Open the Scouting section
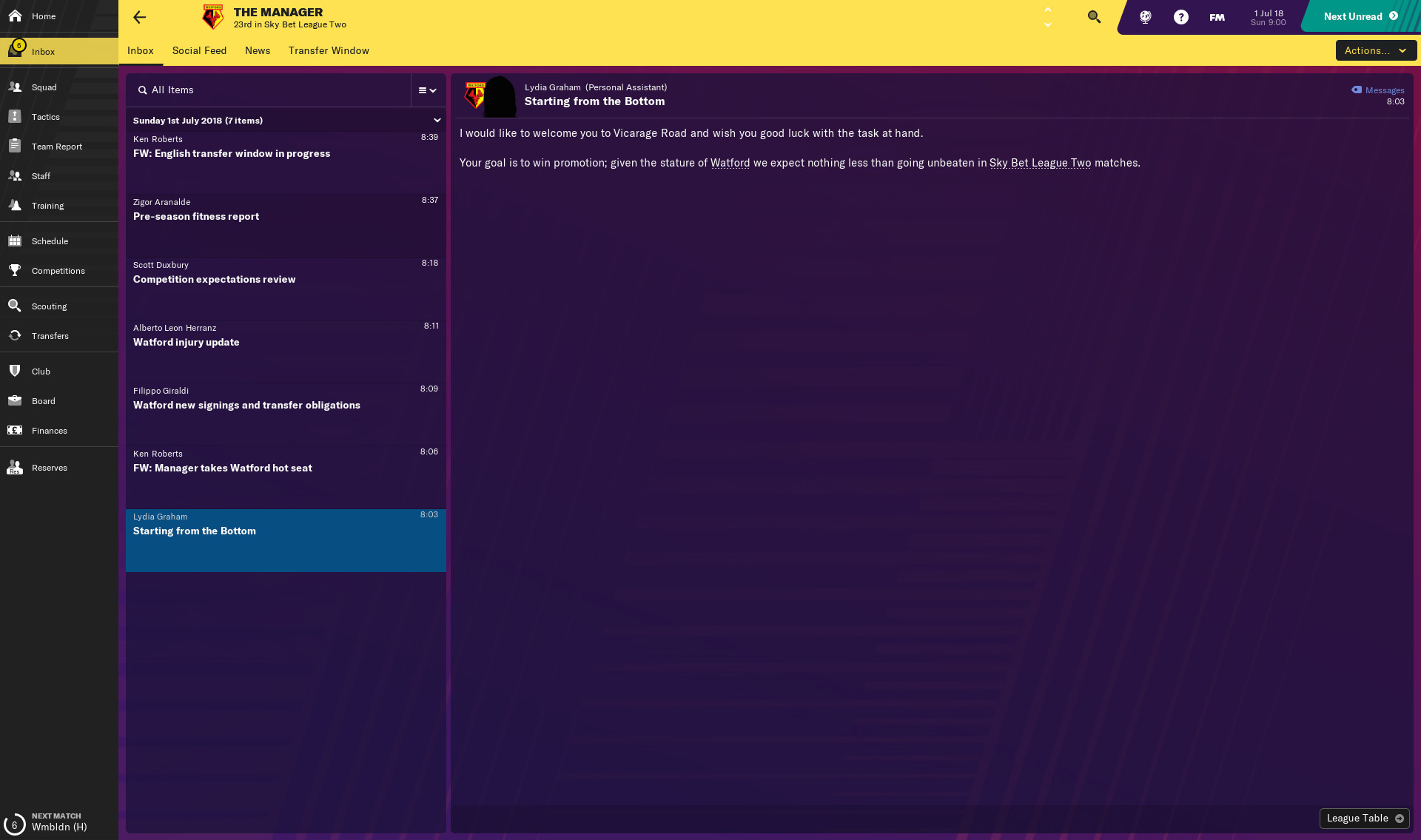This screenshot has height=840, width=1421. [x=48, y=306]
